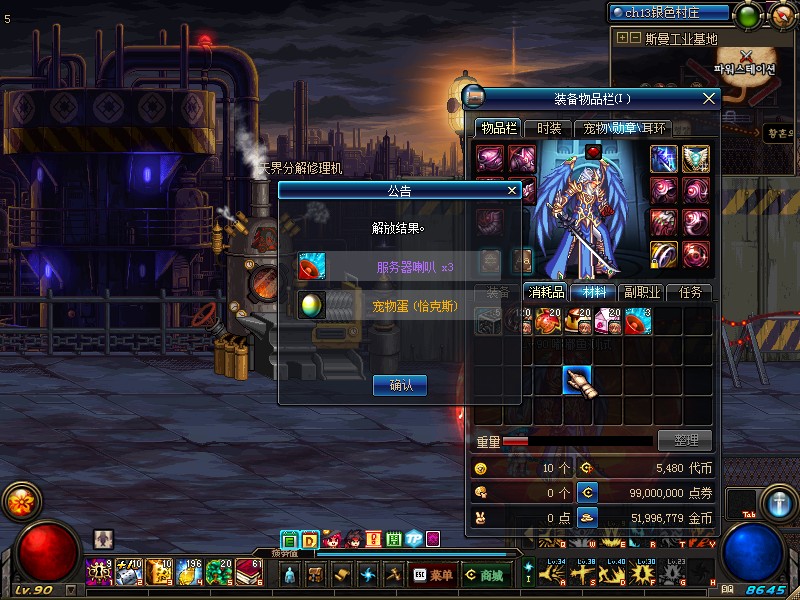Open the 材料 materials tab
This screenshot has height=600, width=800.
pos(593,293)
